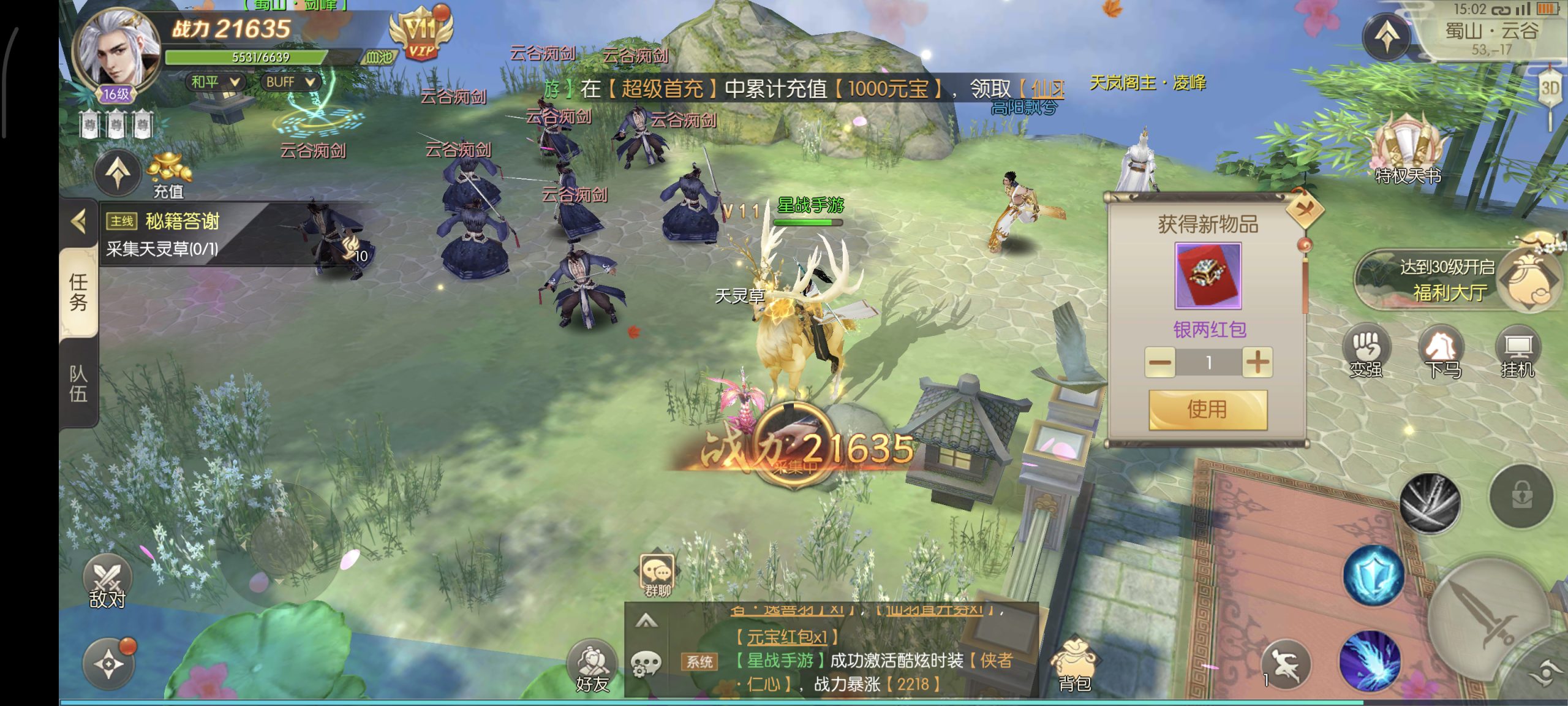Switch to the 队伍 team tab
Image resolution: width=1568 pixels, height=706 pixels.
tap(78, 383)
